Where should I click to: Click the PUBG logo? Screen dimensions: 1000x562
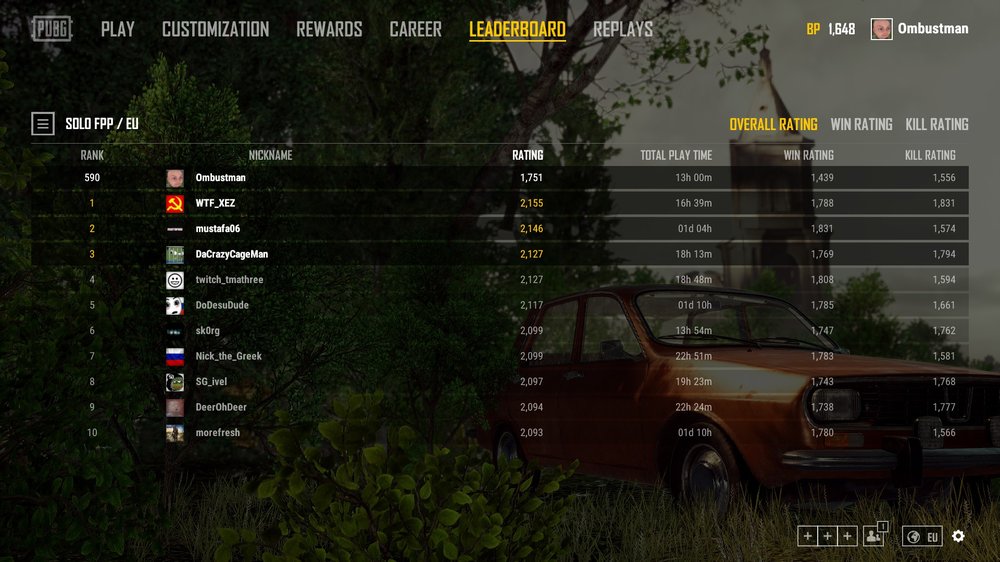51,29
